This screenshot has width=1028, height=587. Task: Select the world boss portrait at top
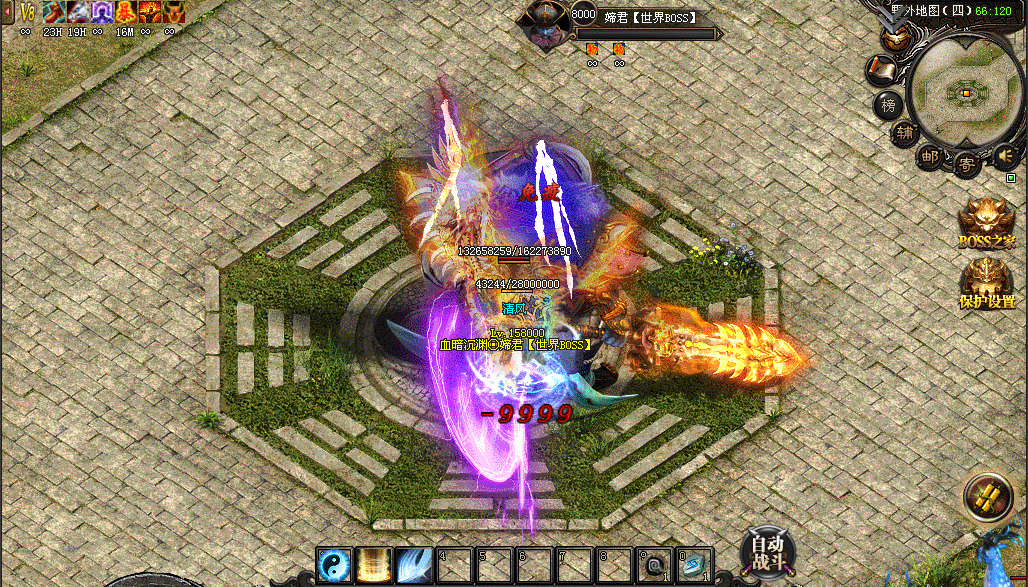546,25
